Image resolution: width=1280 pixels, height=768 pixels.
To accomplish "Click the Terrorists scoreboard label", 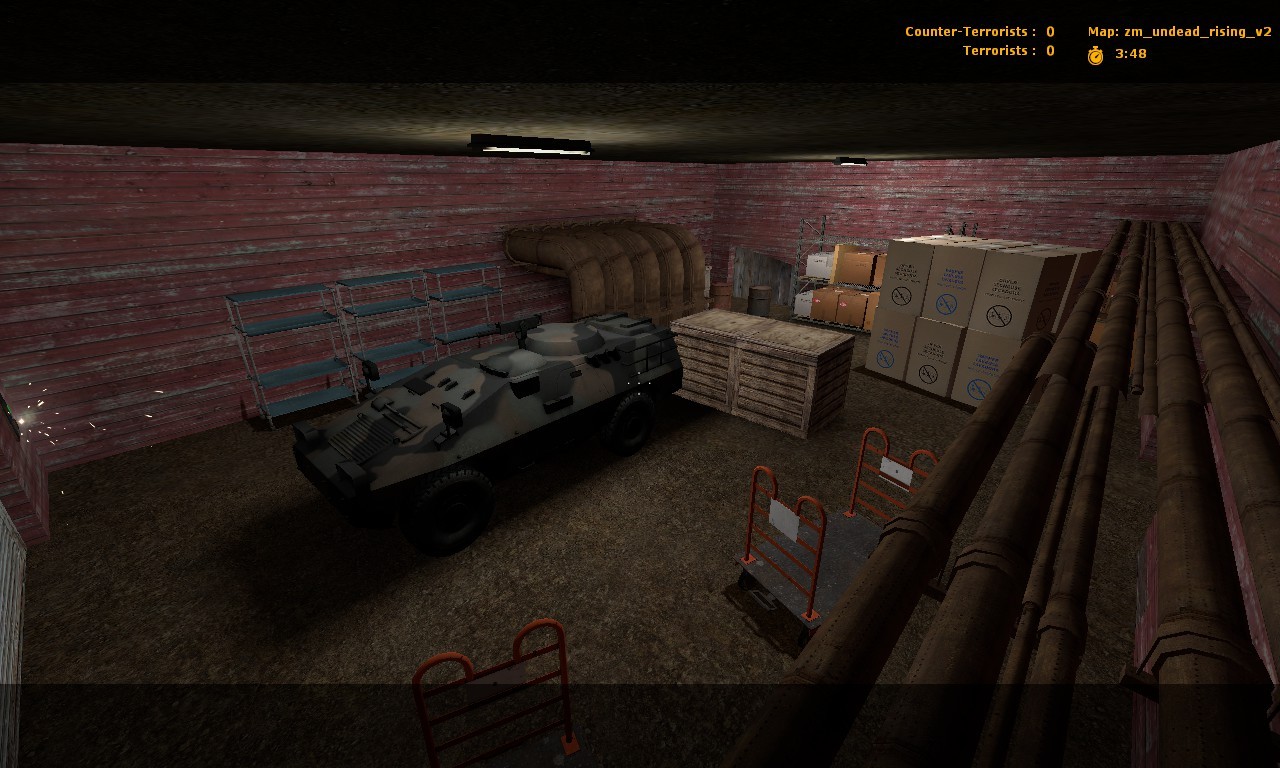I will pos(997,51).
